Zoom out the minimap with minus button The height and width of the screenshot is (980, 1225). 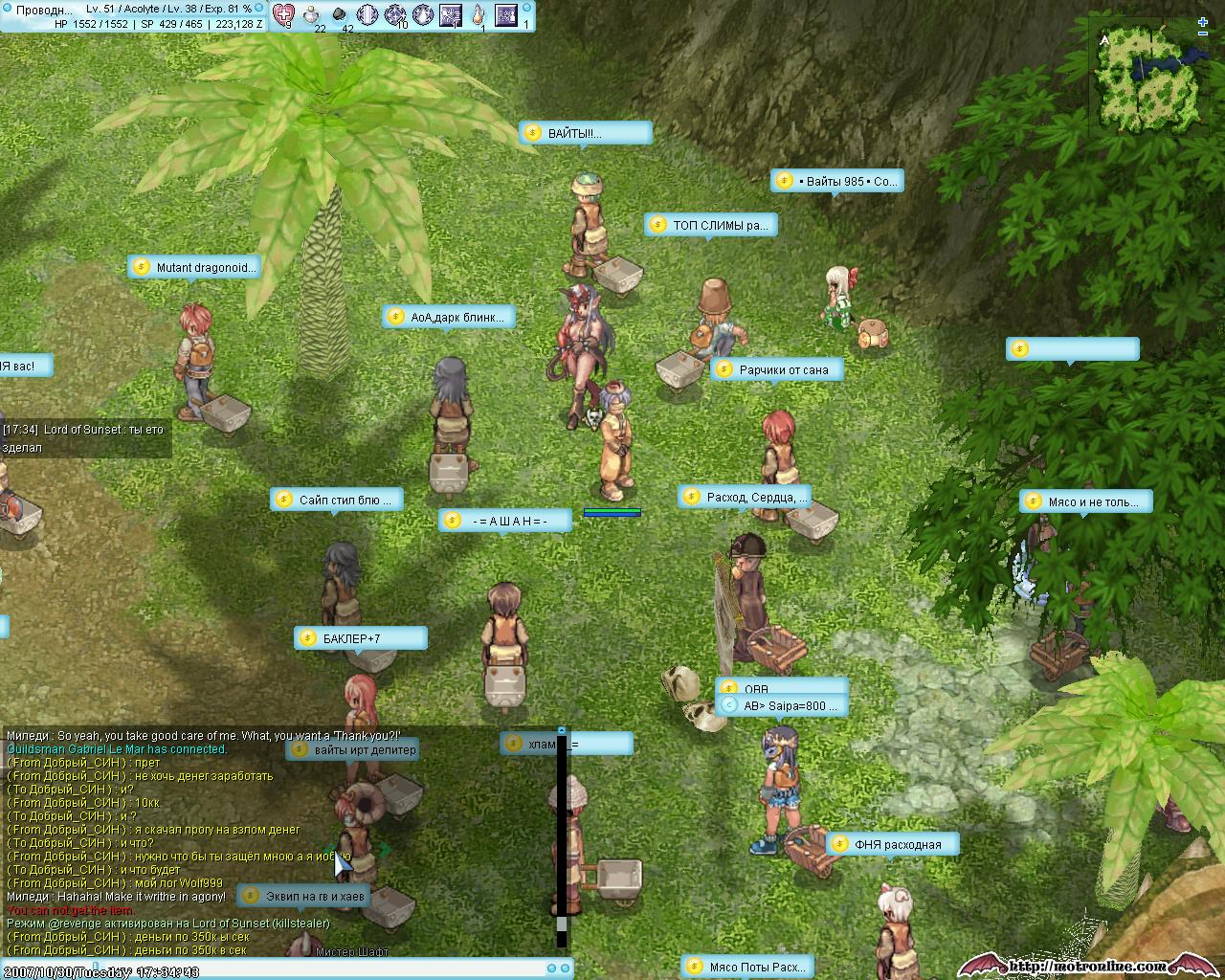tap(1203, 33)
